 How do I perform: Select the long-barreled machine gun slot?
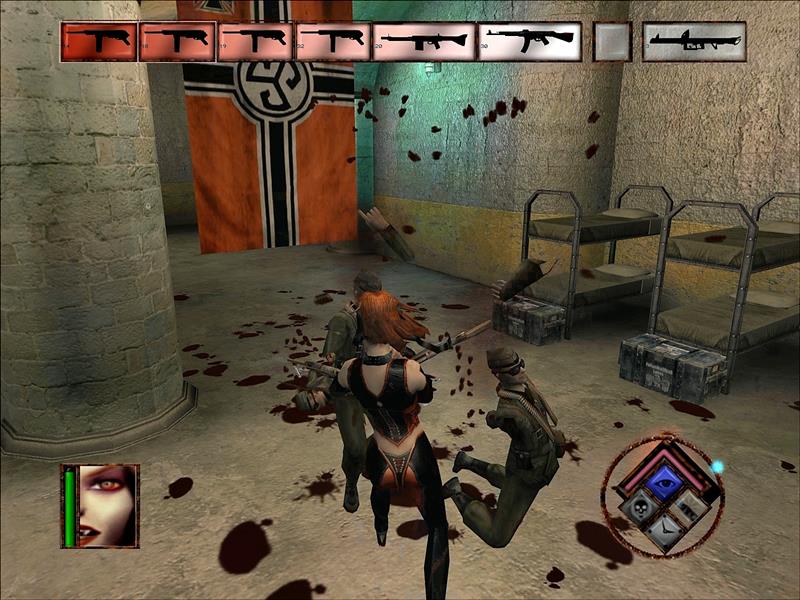click(425, 42)
